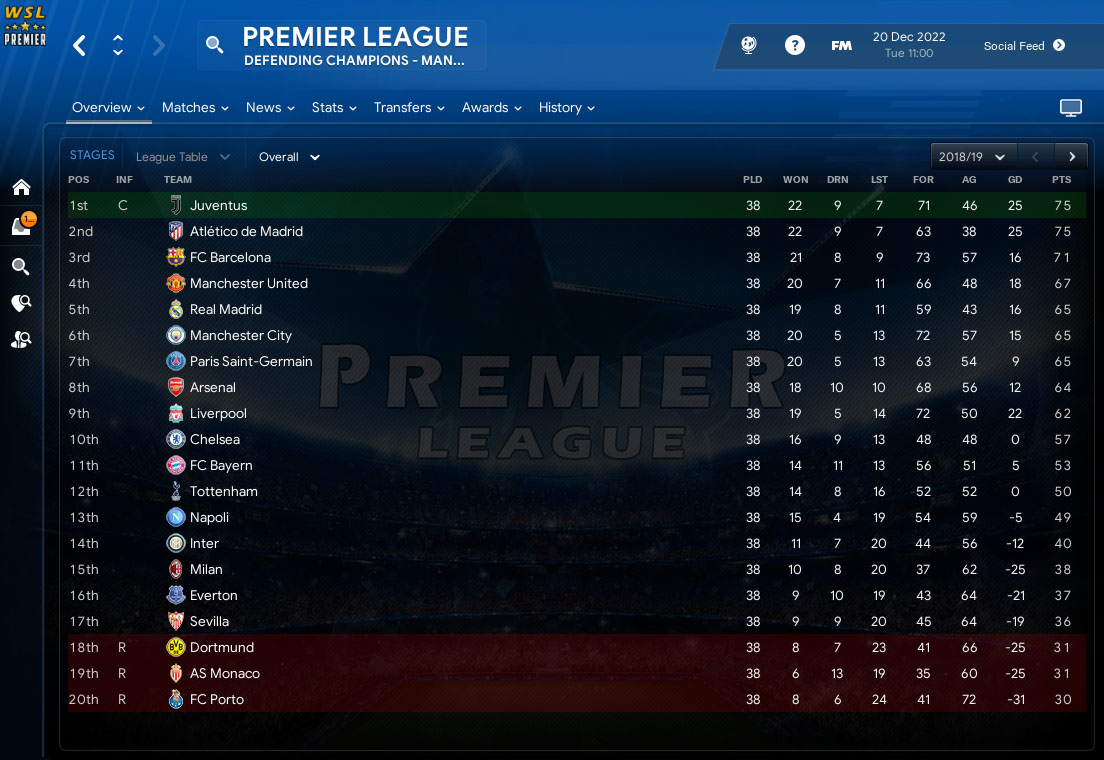
Task: Open the question mark help icon
Action: point(795,45)
